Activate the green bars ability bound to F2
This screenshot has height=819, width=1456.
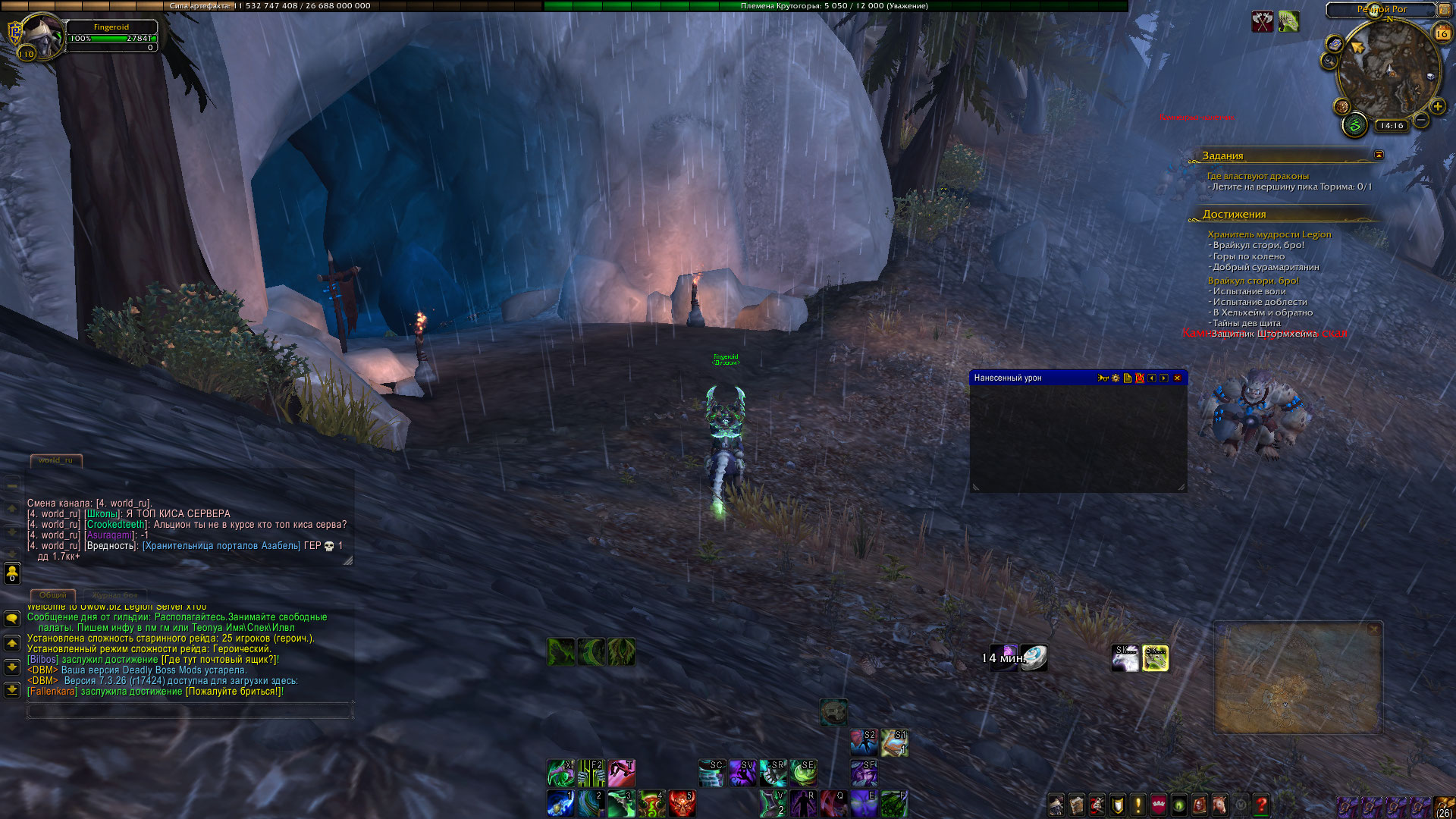(x=591, y=773)
